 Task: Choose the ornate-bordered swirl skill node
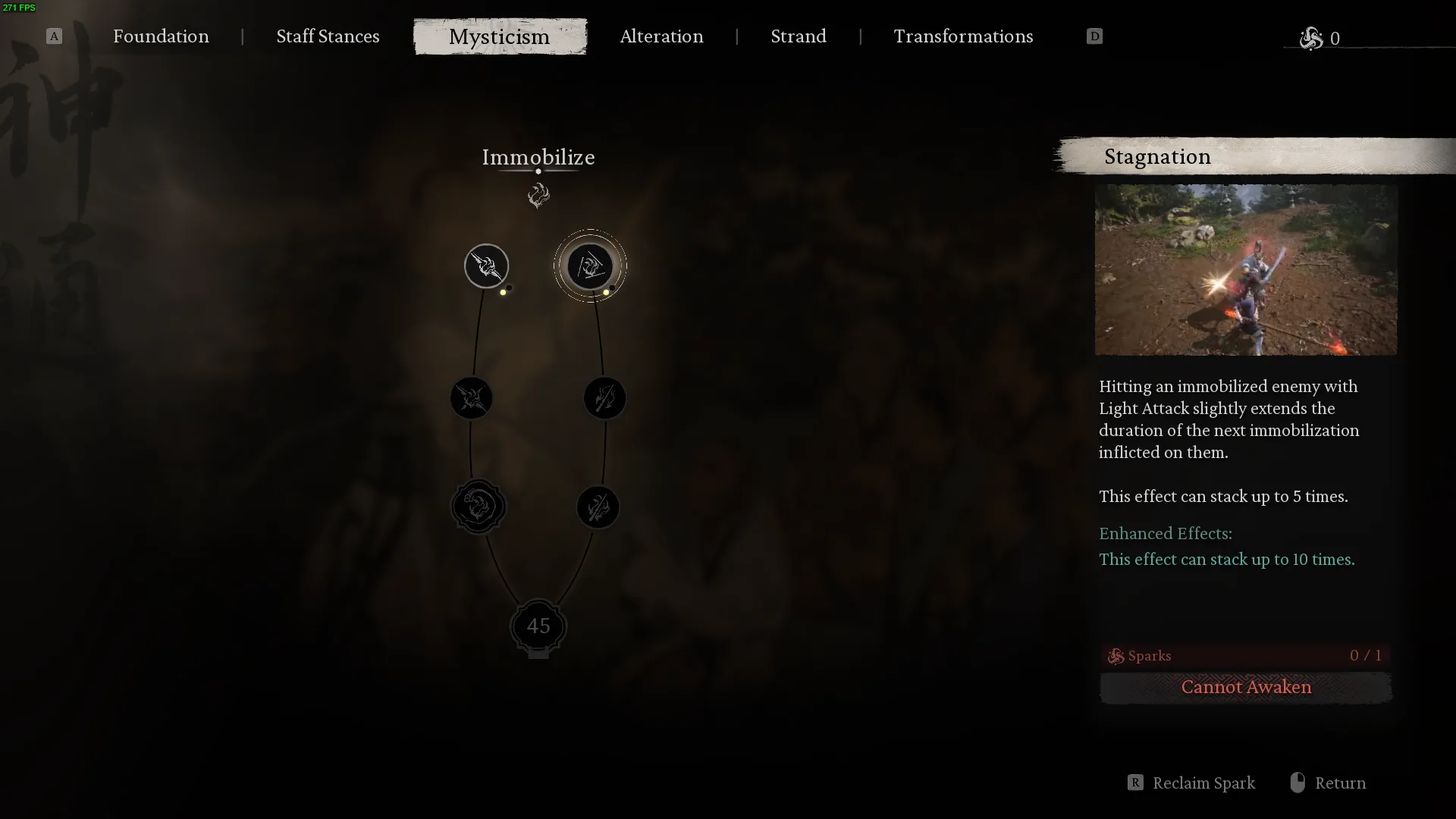click(478, 507)
